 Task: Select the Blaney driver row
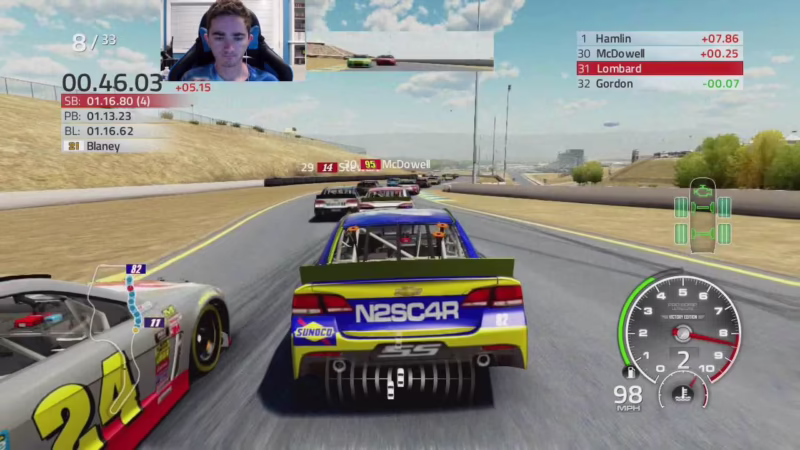[110, 146]
